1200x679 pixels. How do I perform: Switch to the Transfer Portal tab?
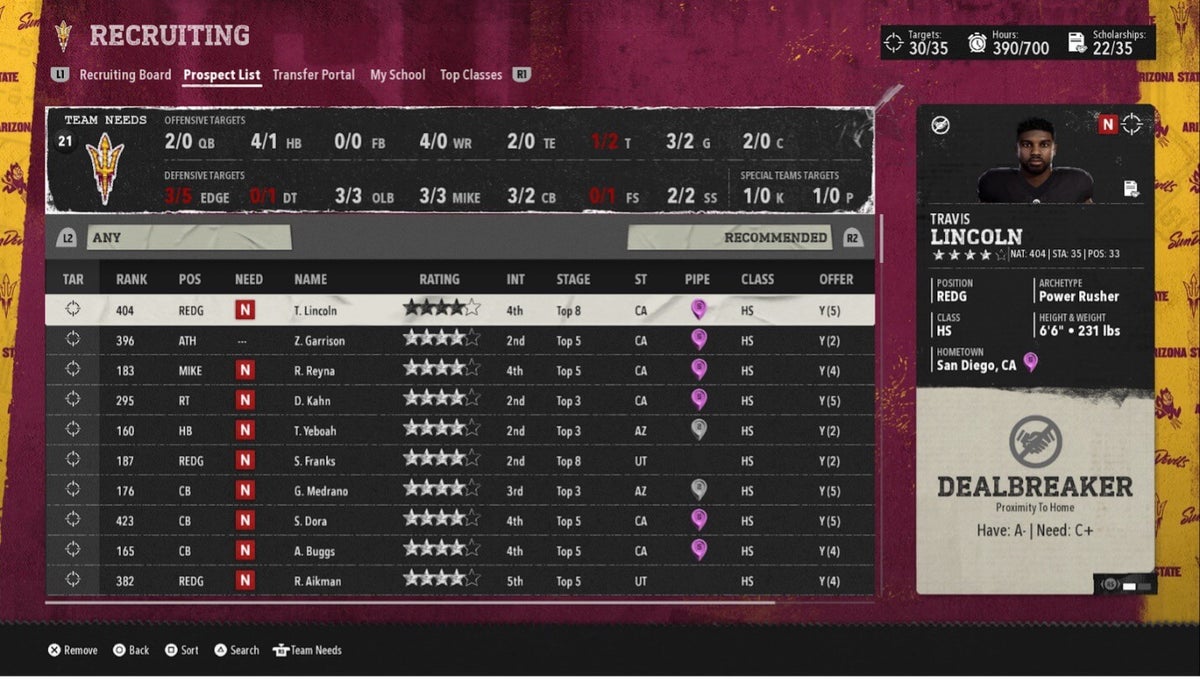pos(313,75)
